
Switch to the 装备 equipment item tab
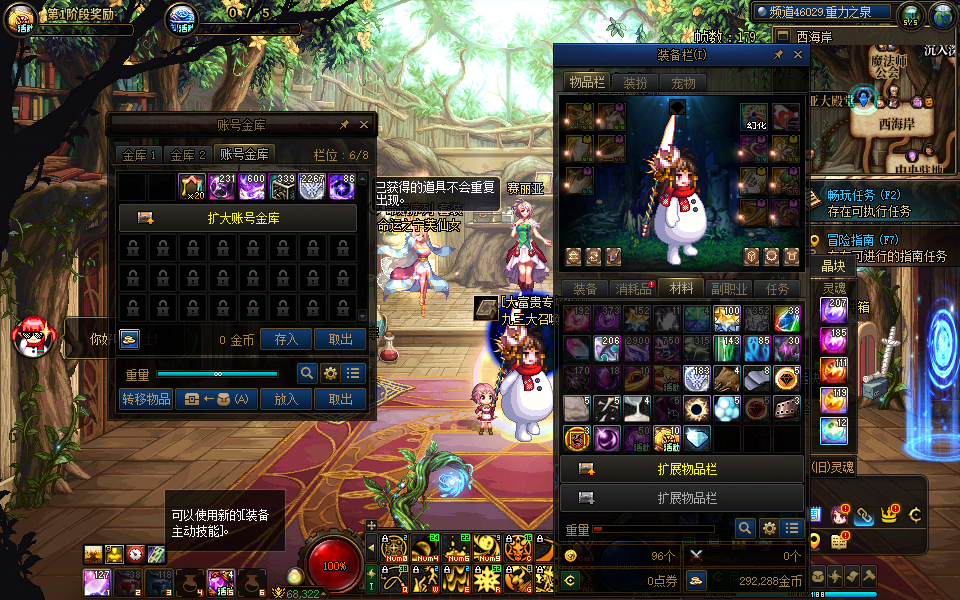point(585,288)
